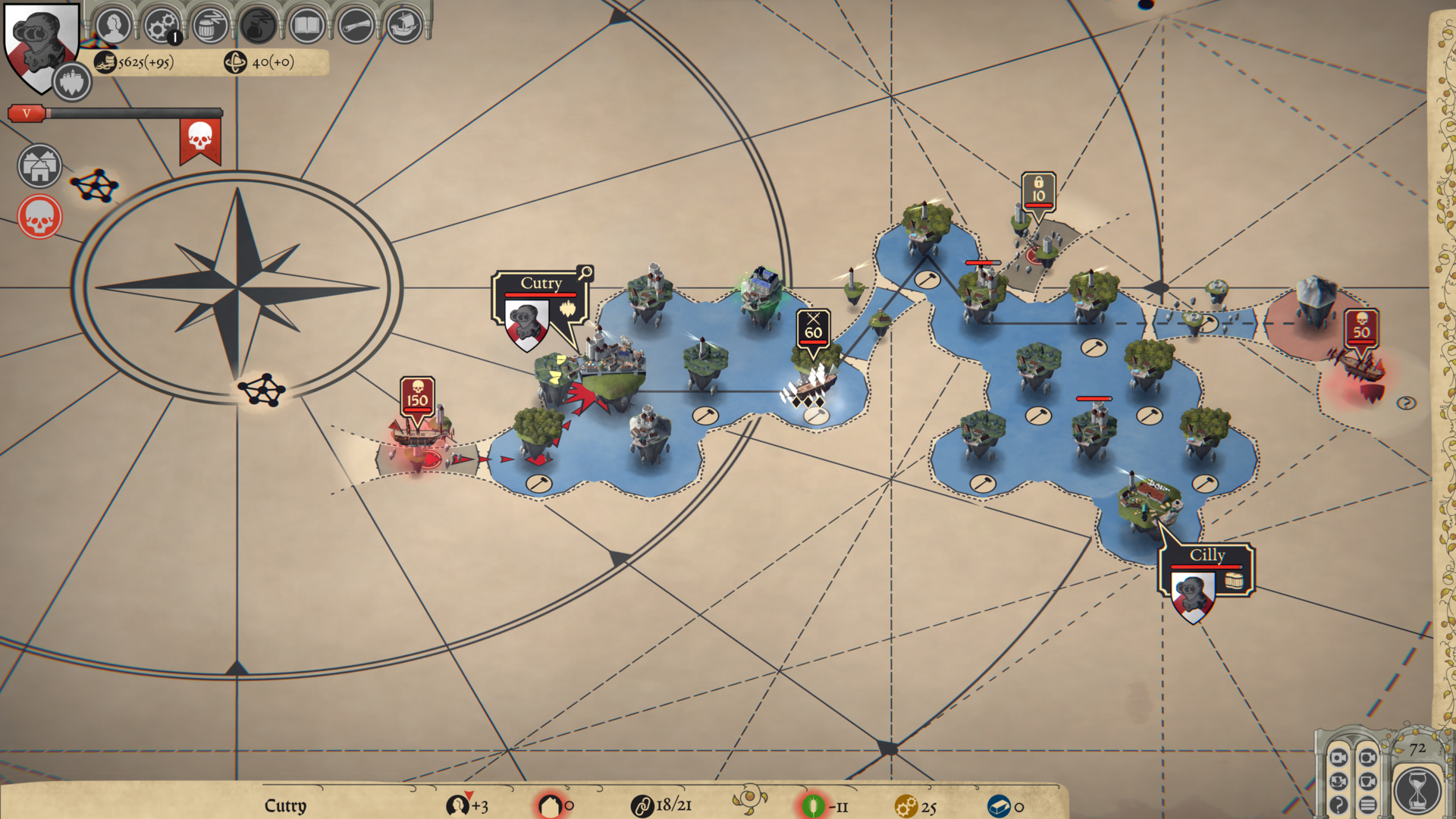The width and height of the screenshot is (1456, 819).
Task: Click the red skull banner marker
Action: (x=200, y=139)
